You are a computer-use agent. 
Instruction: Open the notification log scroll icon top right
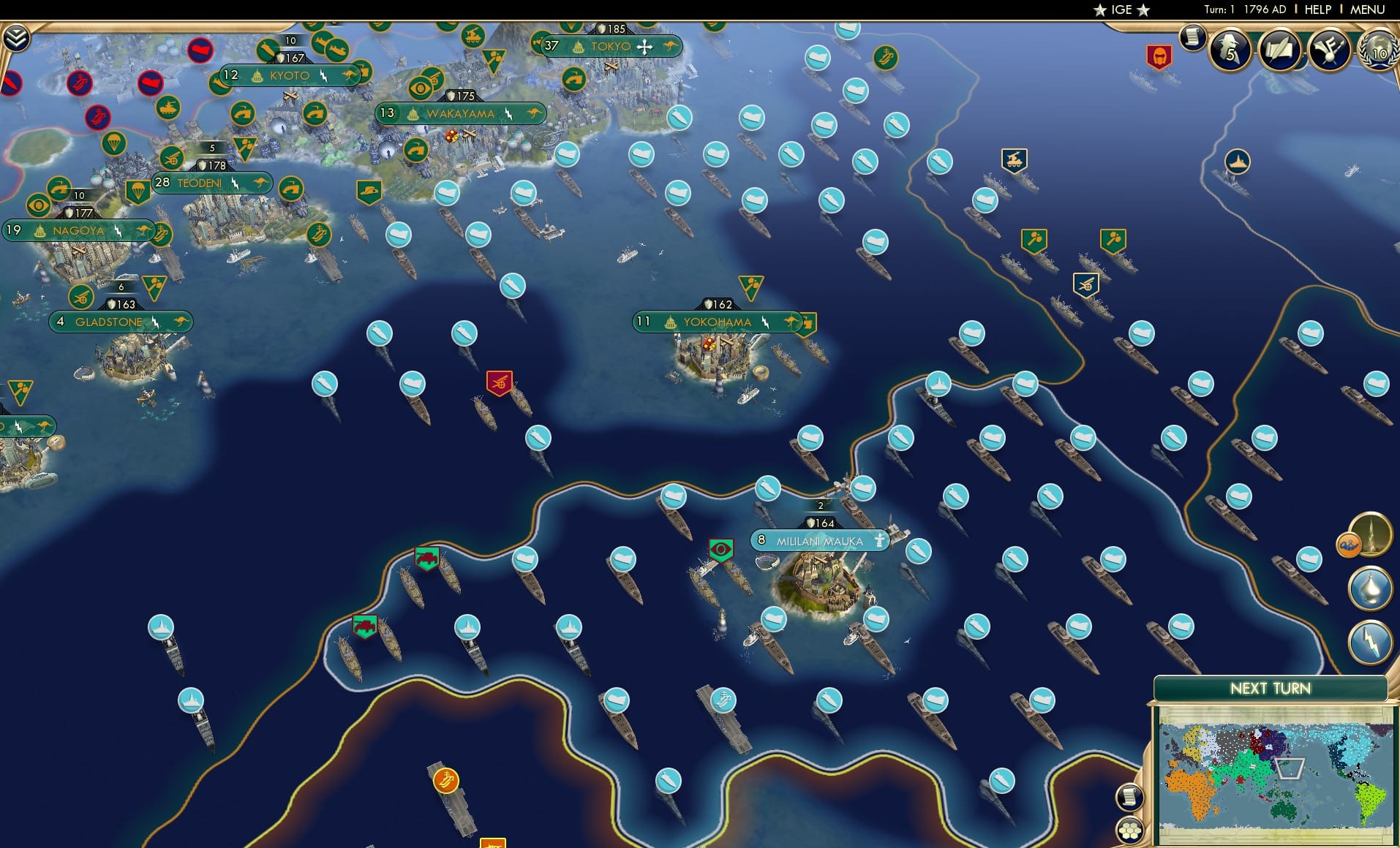tap(1193, 39)
